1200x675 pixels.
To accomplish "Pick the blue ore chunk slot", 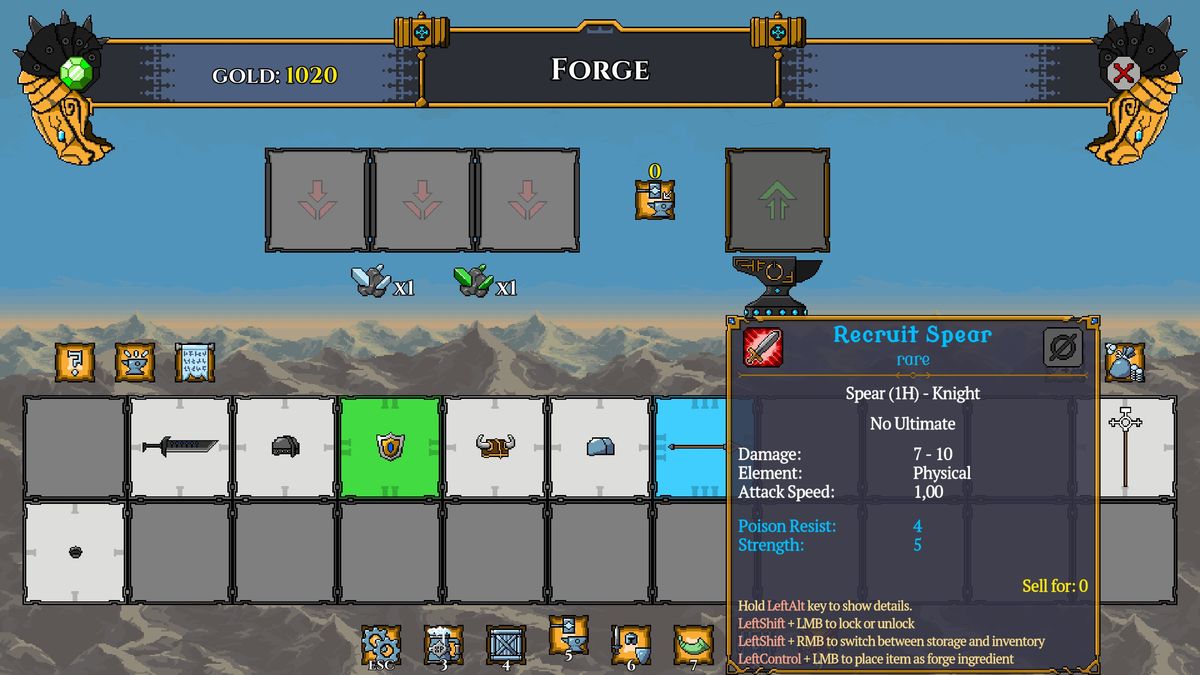I will coord(600,447).
